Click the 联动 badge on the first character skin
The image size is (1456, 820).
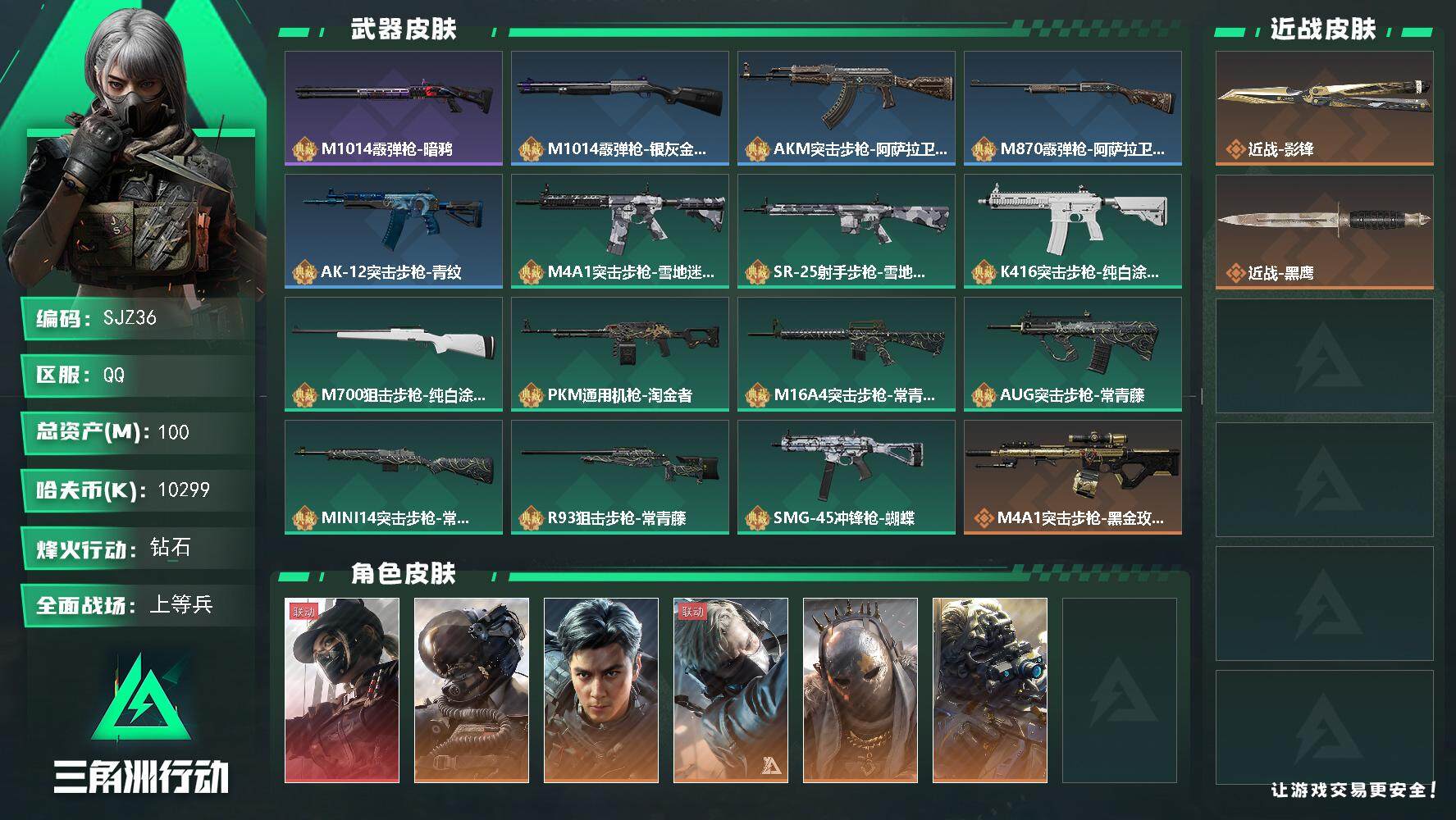tap(303, 612)
